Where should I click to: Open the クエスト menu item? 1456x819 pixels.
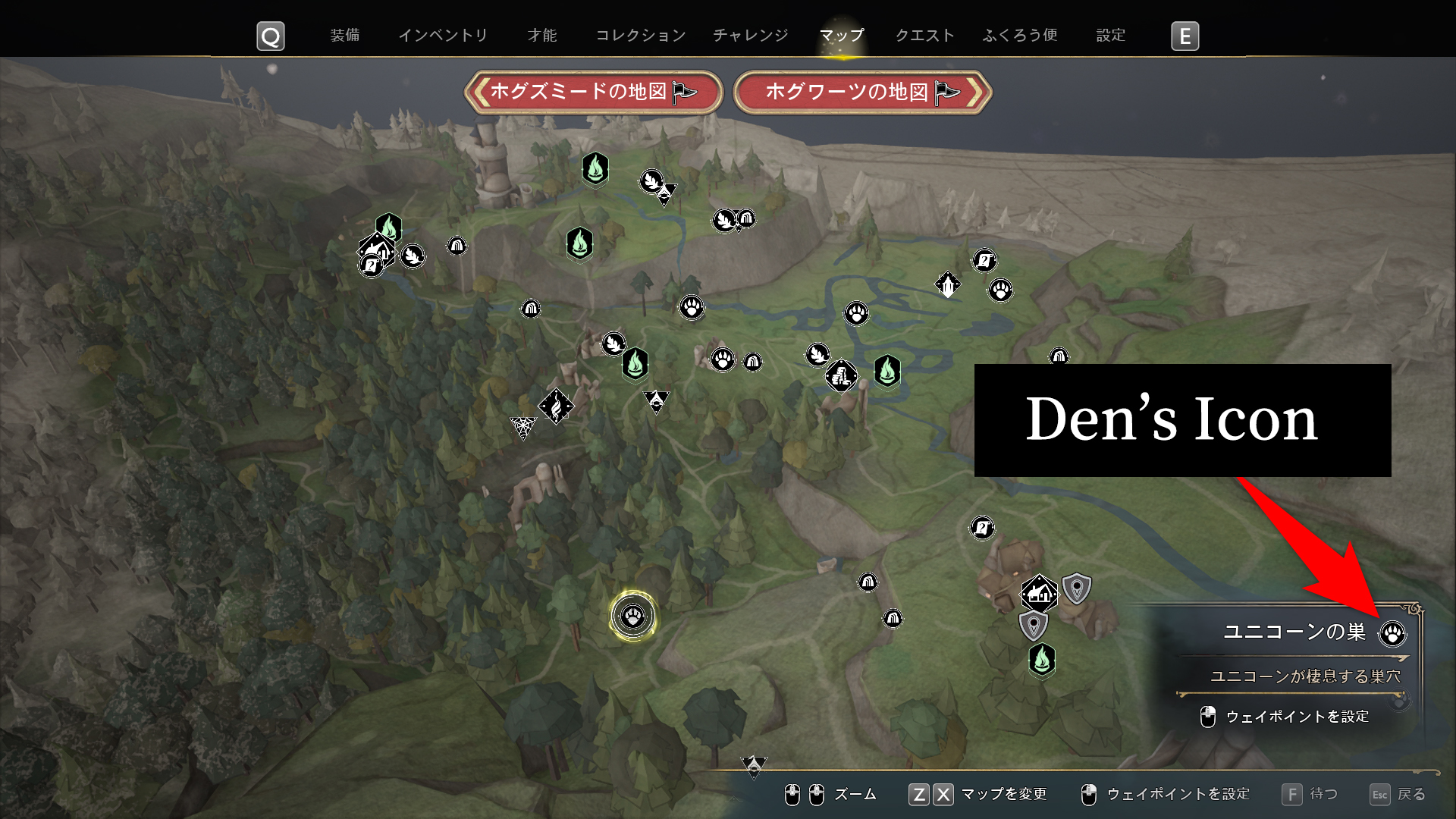click(x=923, y=35)
